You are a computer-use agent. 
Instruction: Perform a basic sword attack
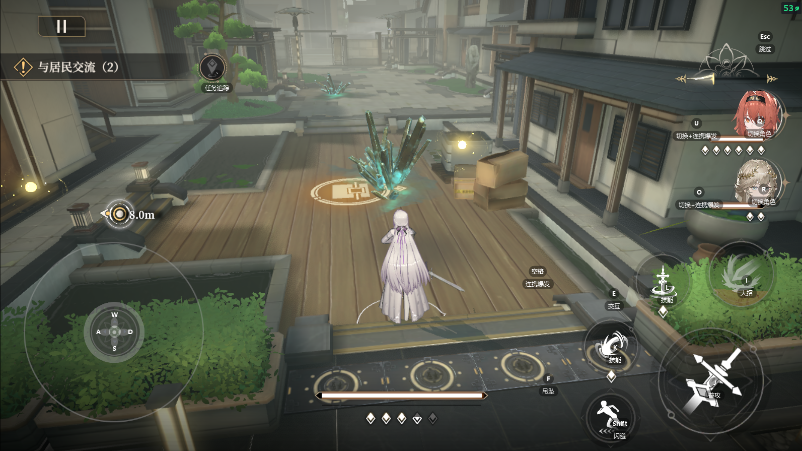point(712,382)
